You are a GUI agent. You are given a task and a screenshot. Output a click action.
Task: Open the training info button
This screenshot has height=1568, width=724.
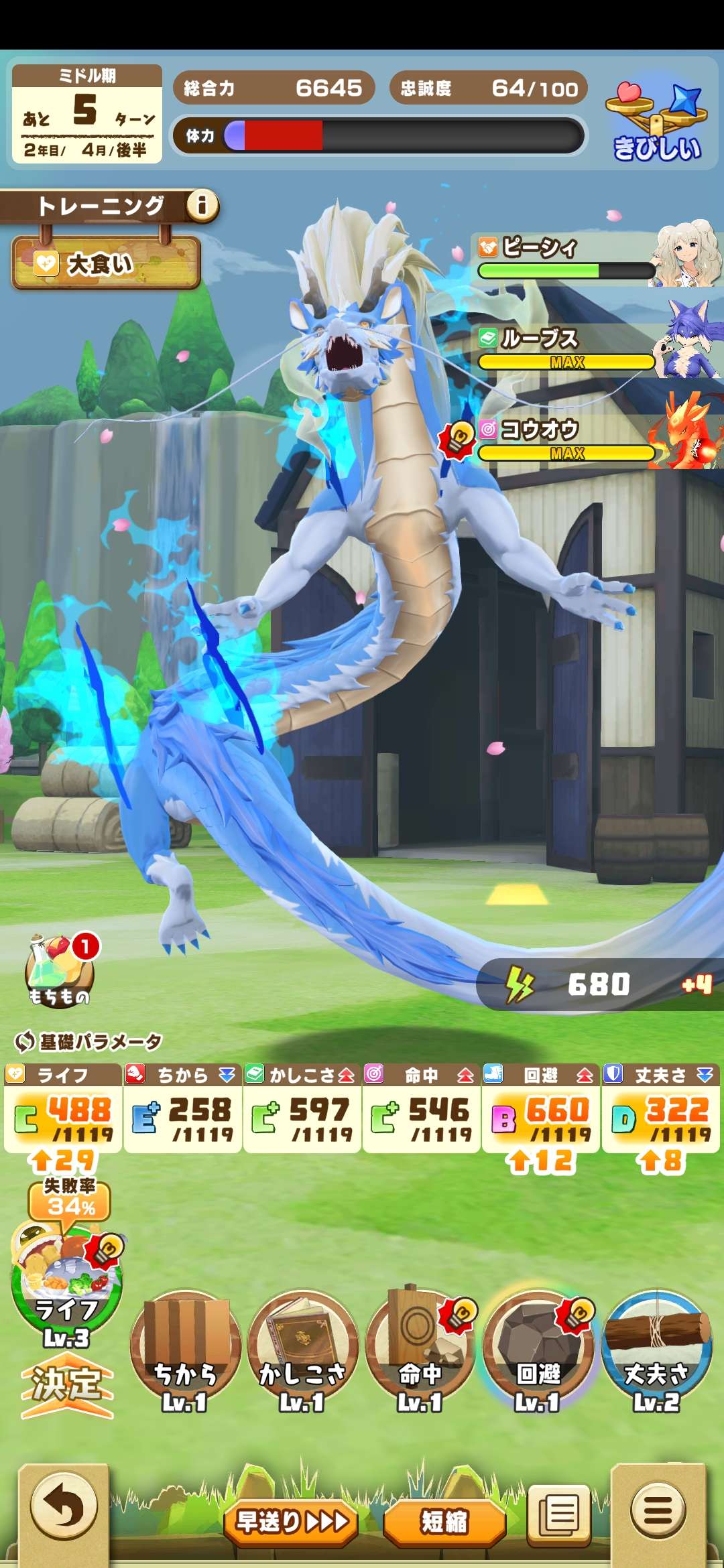pyautogui.click(x=202, y=205)
